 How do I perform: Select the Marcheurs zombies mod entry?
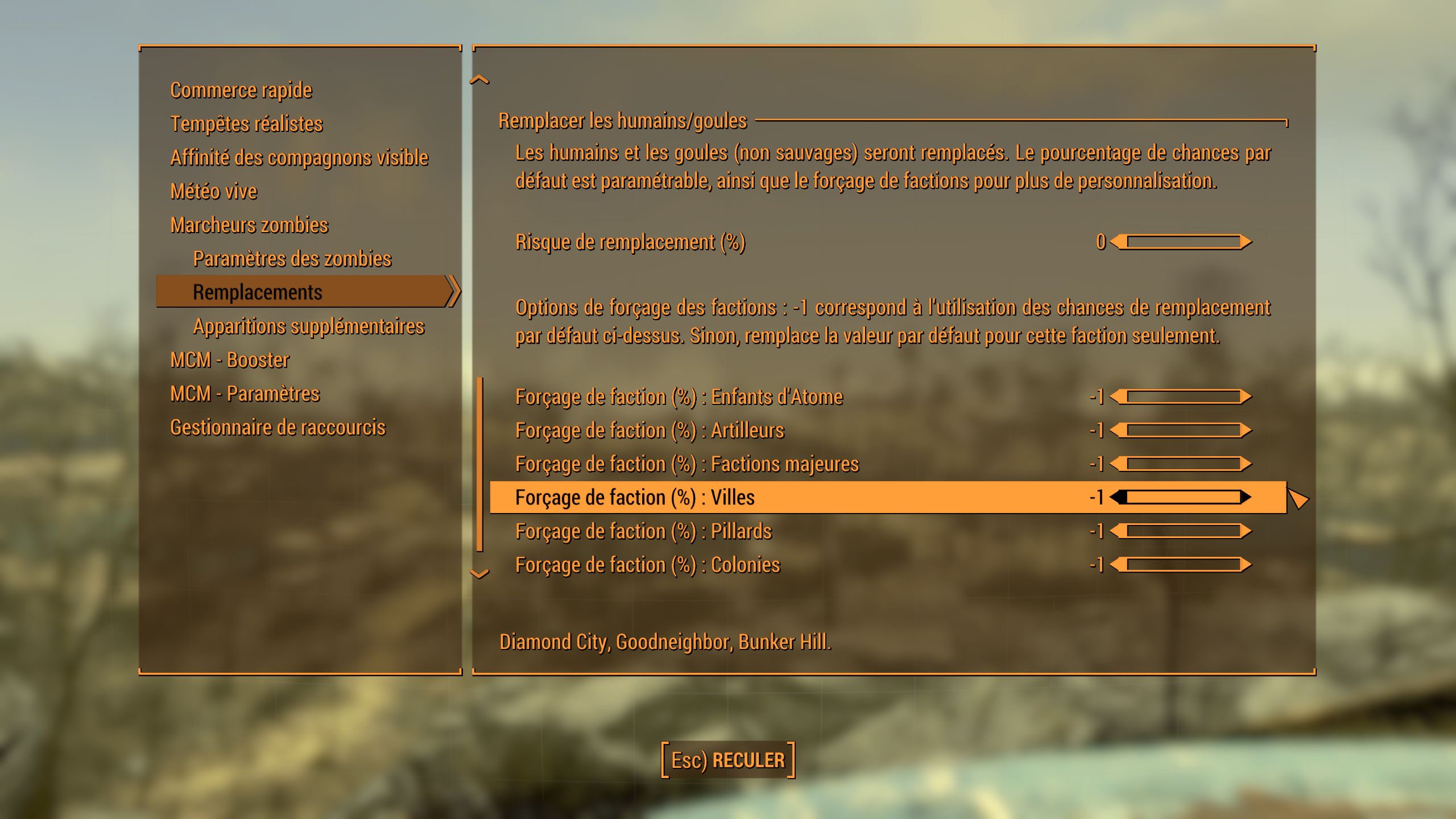(249, 225)
